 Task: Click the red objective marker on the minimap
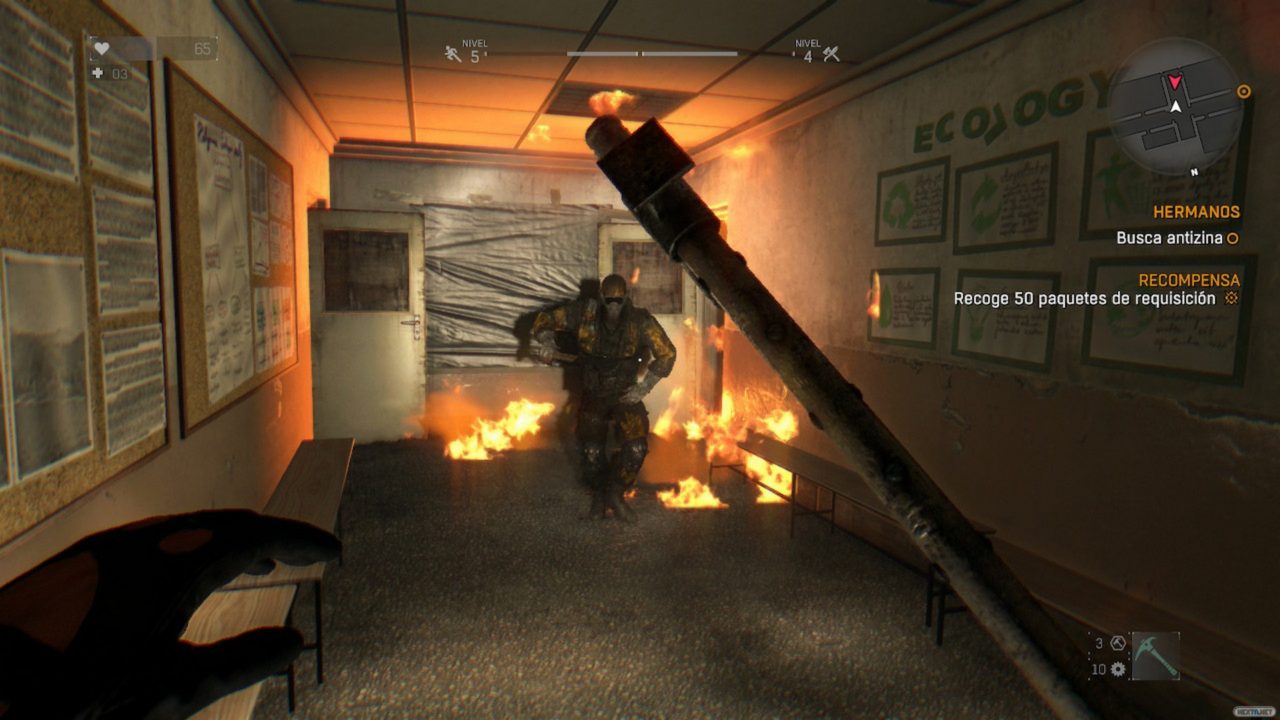[1175, 82]
